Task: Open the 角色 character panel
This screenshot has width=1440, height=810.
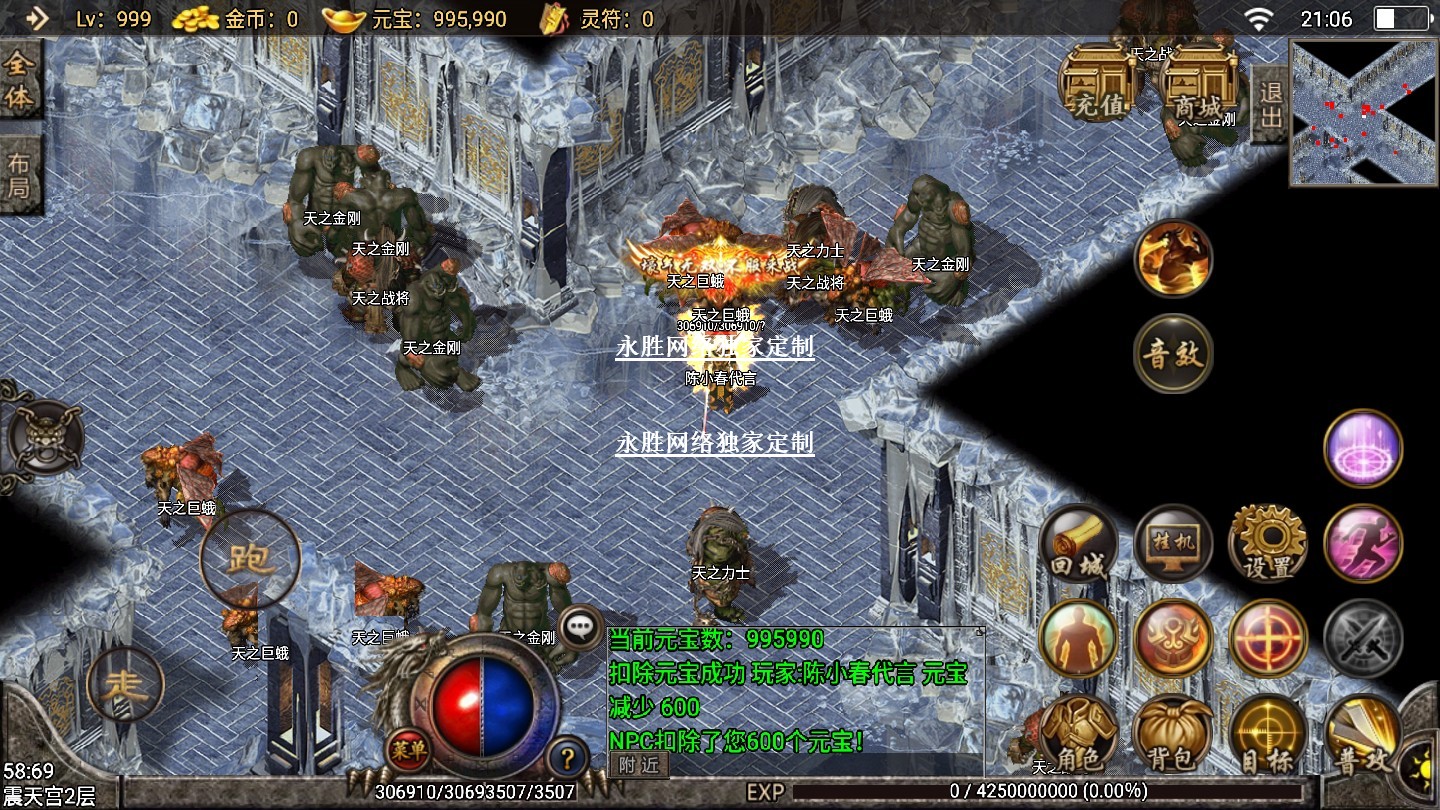Action: [x=1079, y=735]
